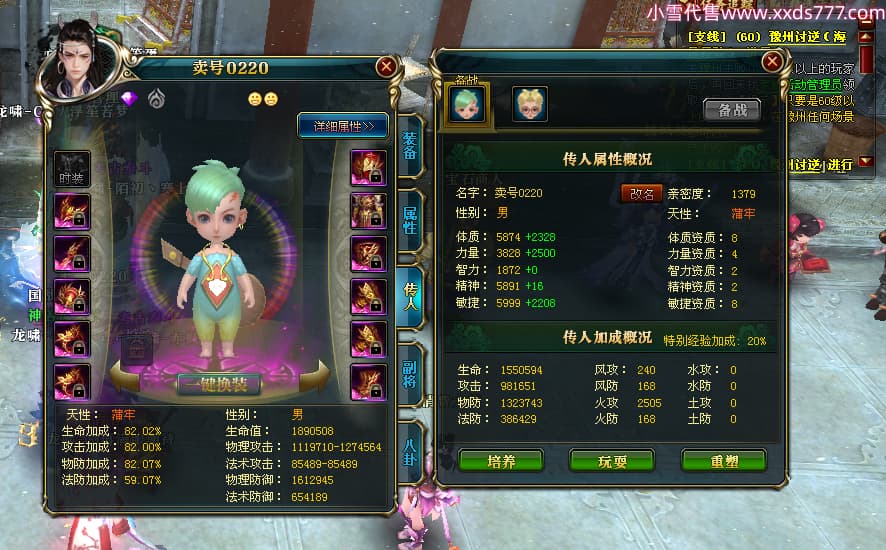
Task: Select the 传人 tab
Action: point(410,296)
